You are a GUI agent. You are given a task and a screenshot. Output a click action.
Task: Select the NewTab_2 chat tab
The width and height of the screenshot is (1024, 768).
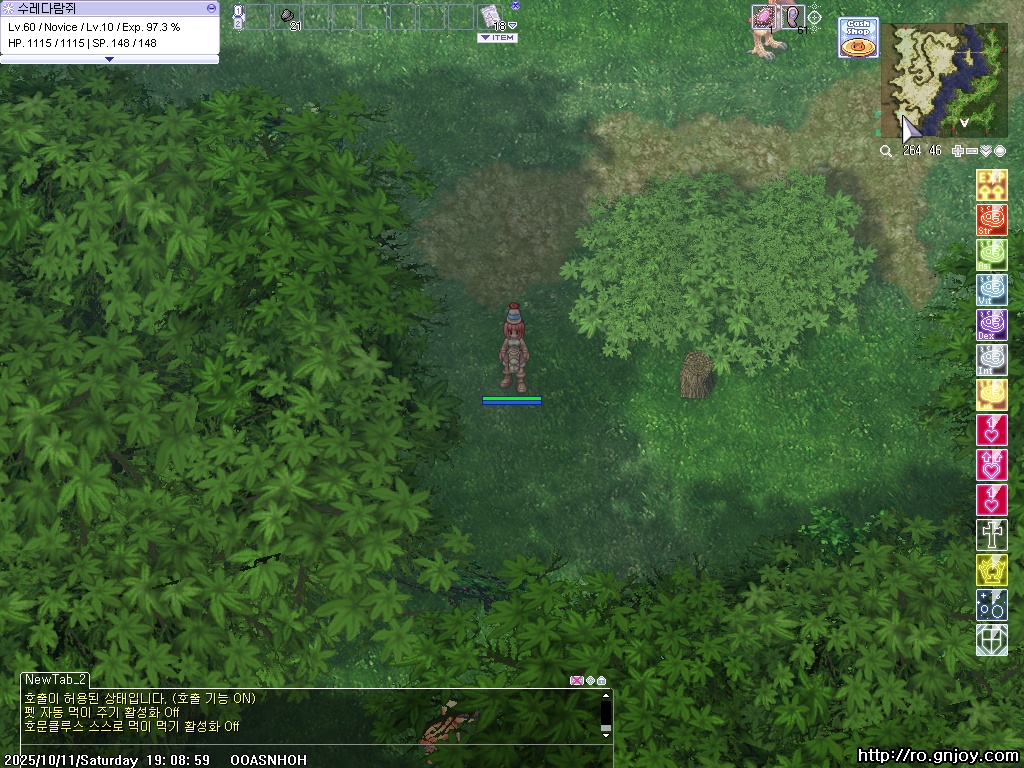click(56, 679)
